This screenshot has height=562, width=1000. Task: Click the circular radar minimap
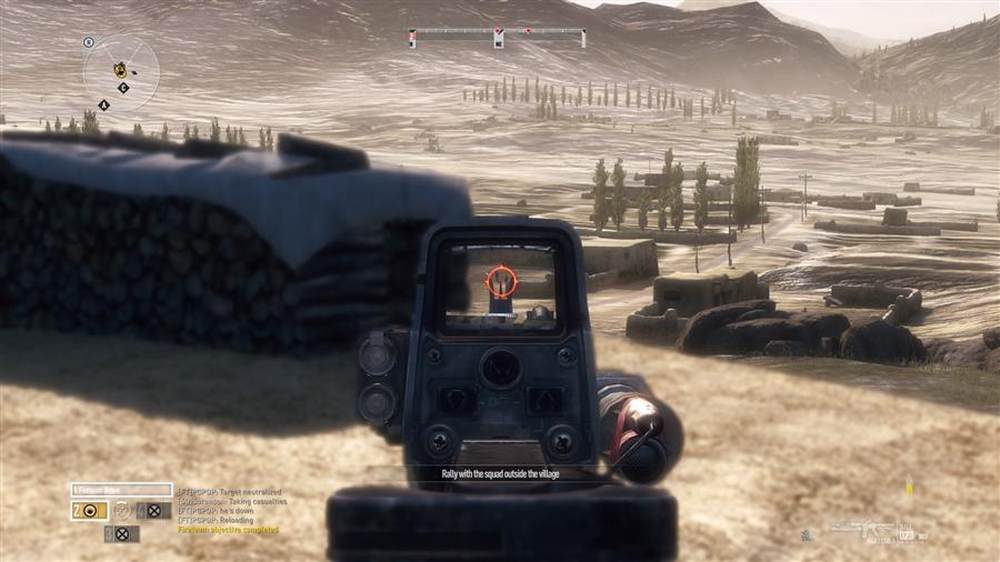(121, 72)
